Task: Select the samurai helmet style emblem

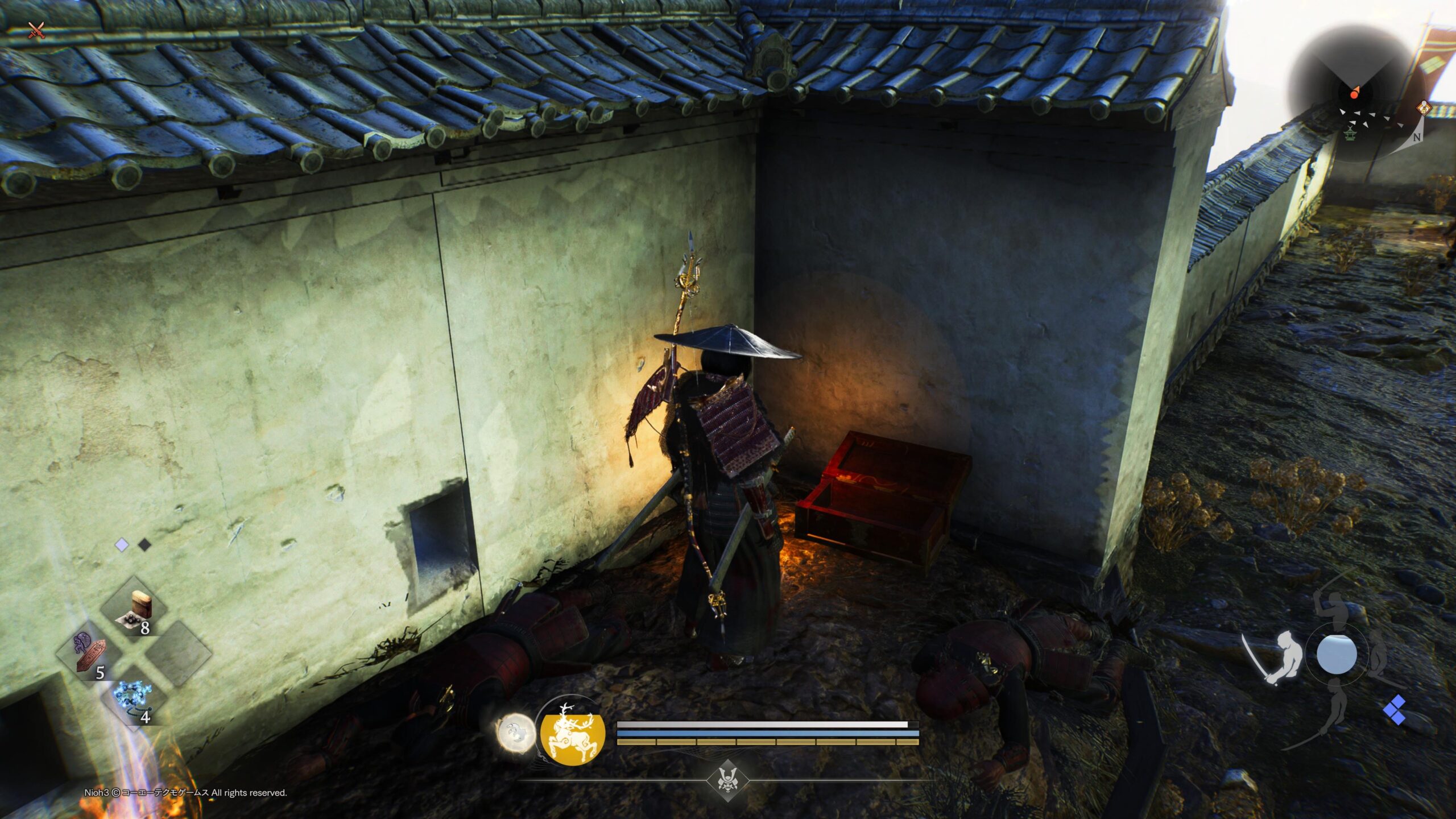Action: tap(726, 779)
